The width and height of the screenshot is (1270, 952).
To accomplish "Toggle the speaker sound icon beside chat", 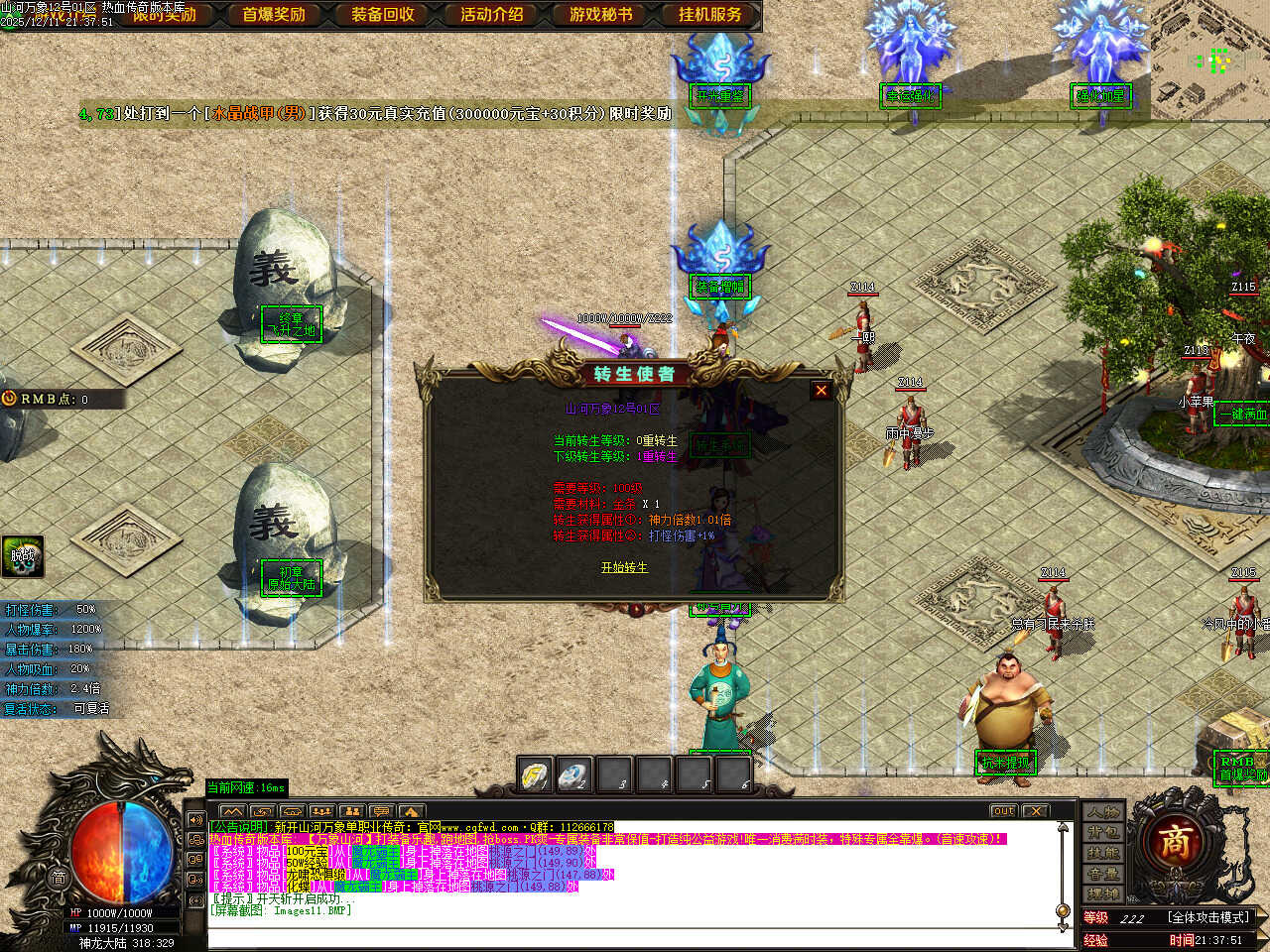I will click(x=195, y=821).
